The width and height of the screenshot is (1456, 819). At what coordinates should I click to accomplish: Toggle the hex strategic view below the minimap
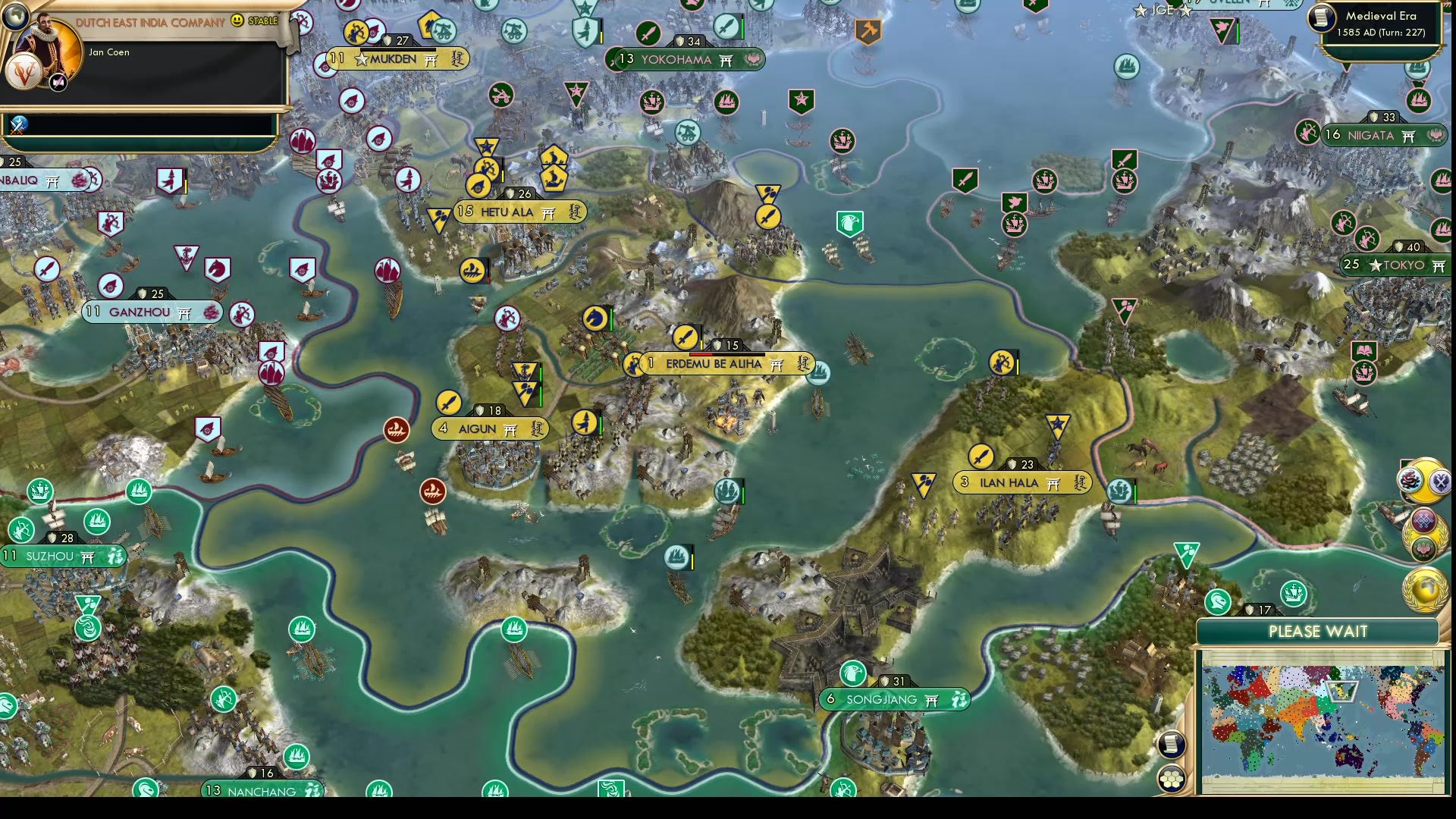(1172, 779)
